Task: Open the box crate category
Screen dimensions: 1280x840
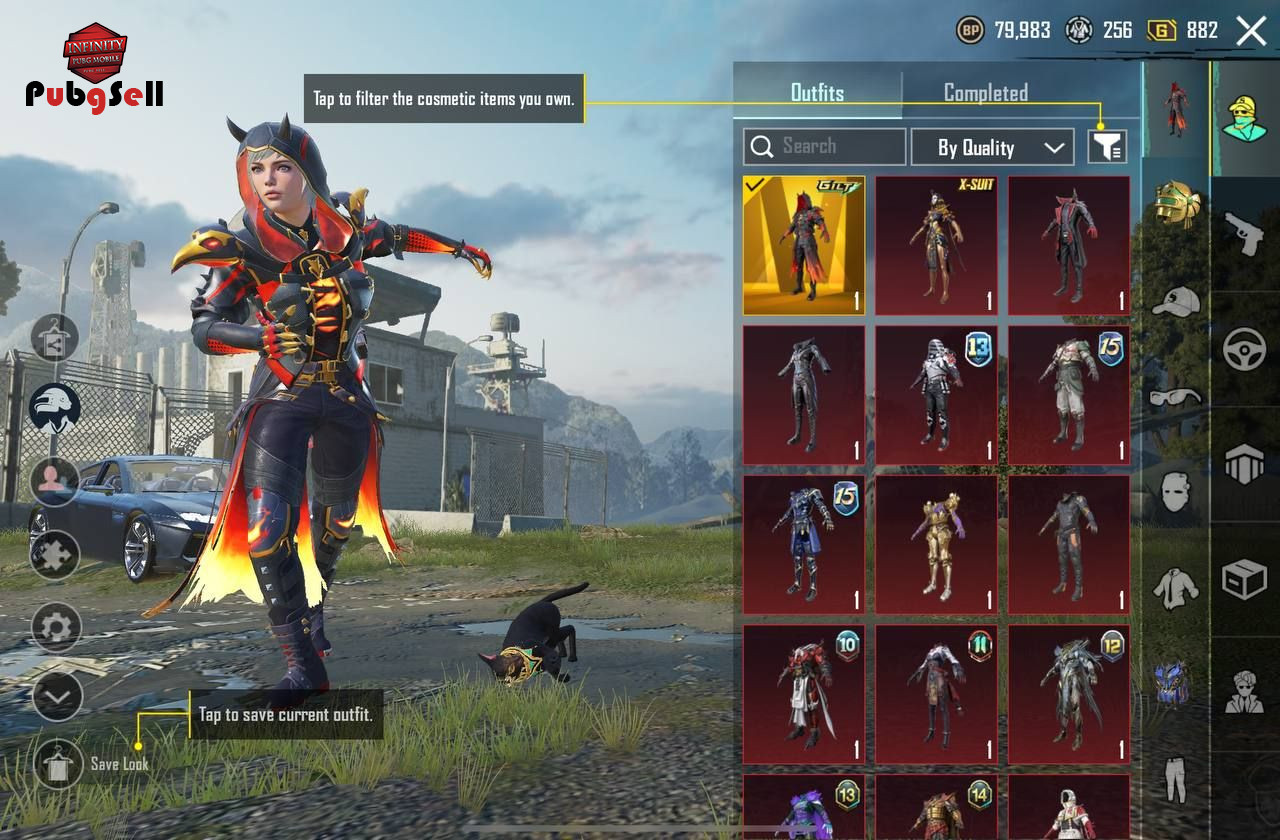Action: click(x=1245, y=579)
